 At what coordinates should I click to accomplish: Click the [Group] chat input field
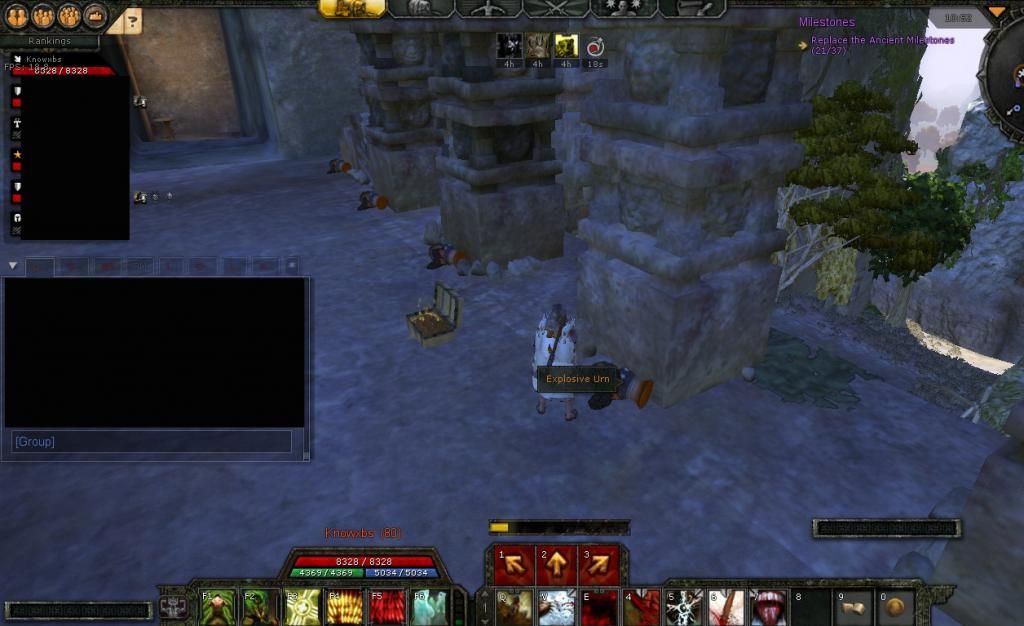pyautogui.click(x=150, y=441)
